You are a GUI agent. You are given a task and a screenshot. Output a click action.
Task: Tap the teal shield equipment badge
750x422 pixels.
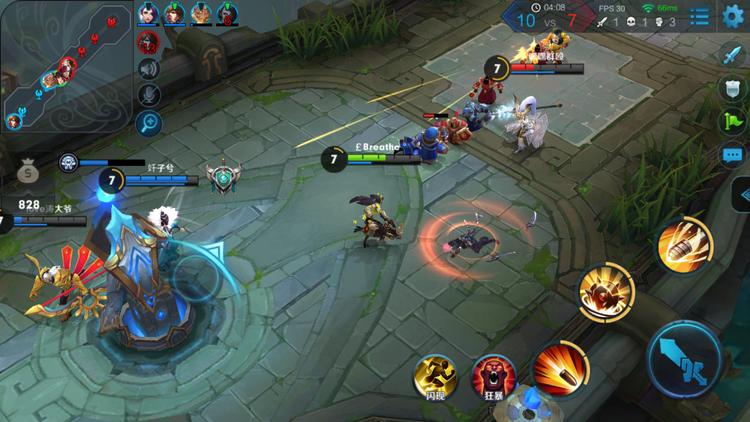[x=224, y=177]
